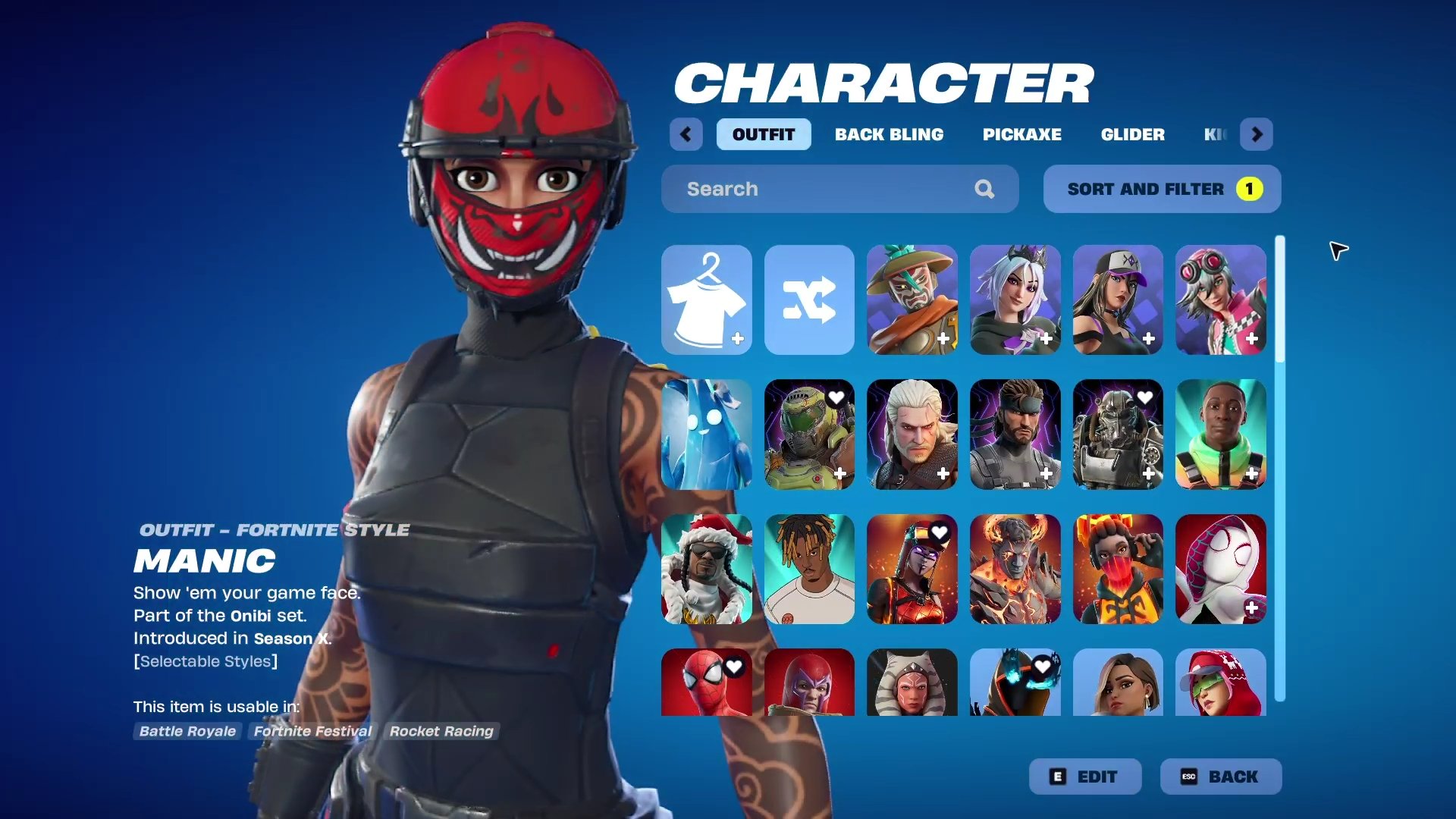Select the Doom Slayer outfit
This screenshot has height=819, width=1456.
[809, 435]
